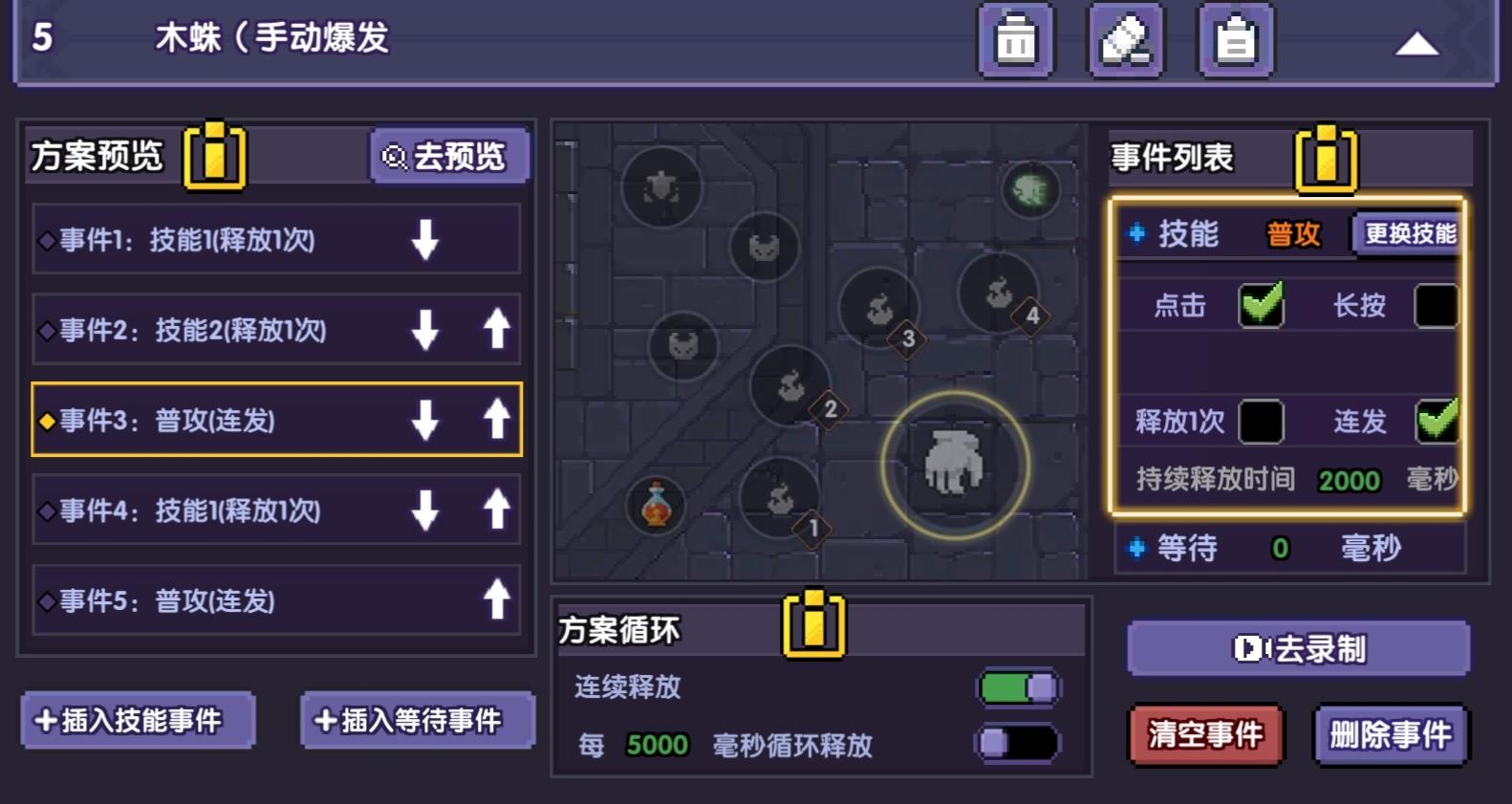The height and width of the screenshot is (804, 1512).
Task: Delete the plan using the trash icon
Action: pyautogui.click(x=1016, y=40)
